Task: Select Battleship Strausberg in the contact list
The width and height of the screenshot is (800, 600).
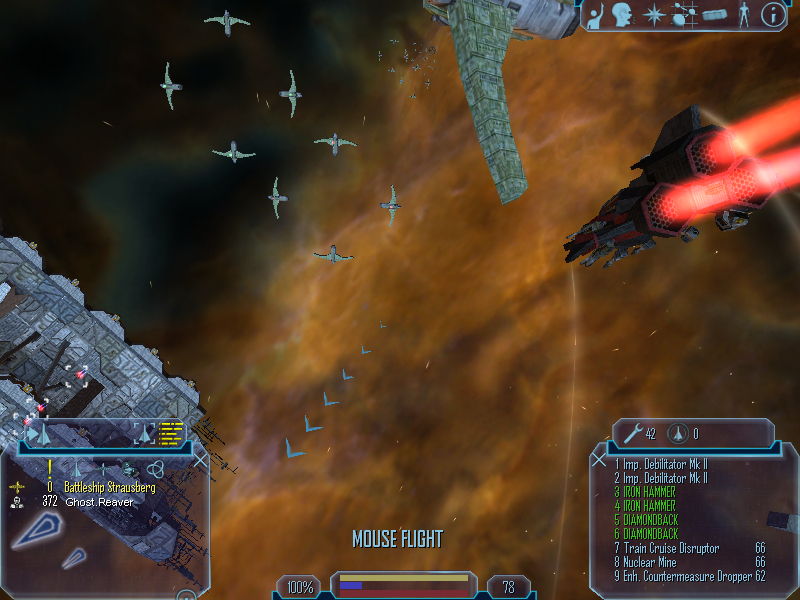Action: pyautogui.click(x=109, y=487)
